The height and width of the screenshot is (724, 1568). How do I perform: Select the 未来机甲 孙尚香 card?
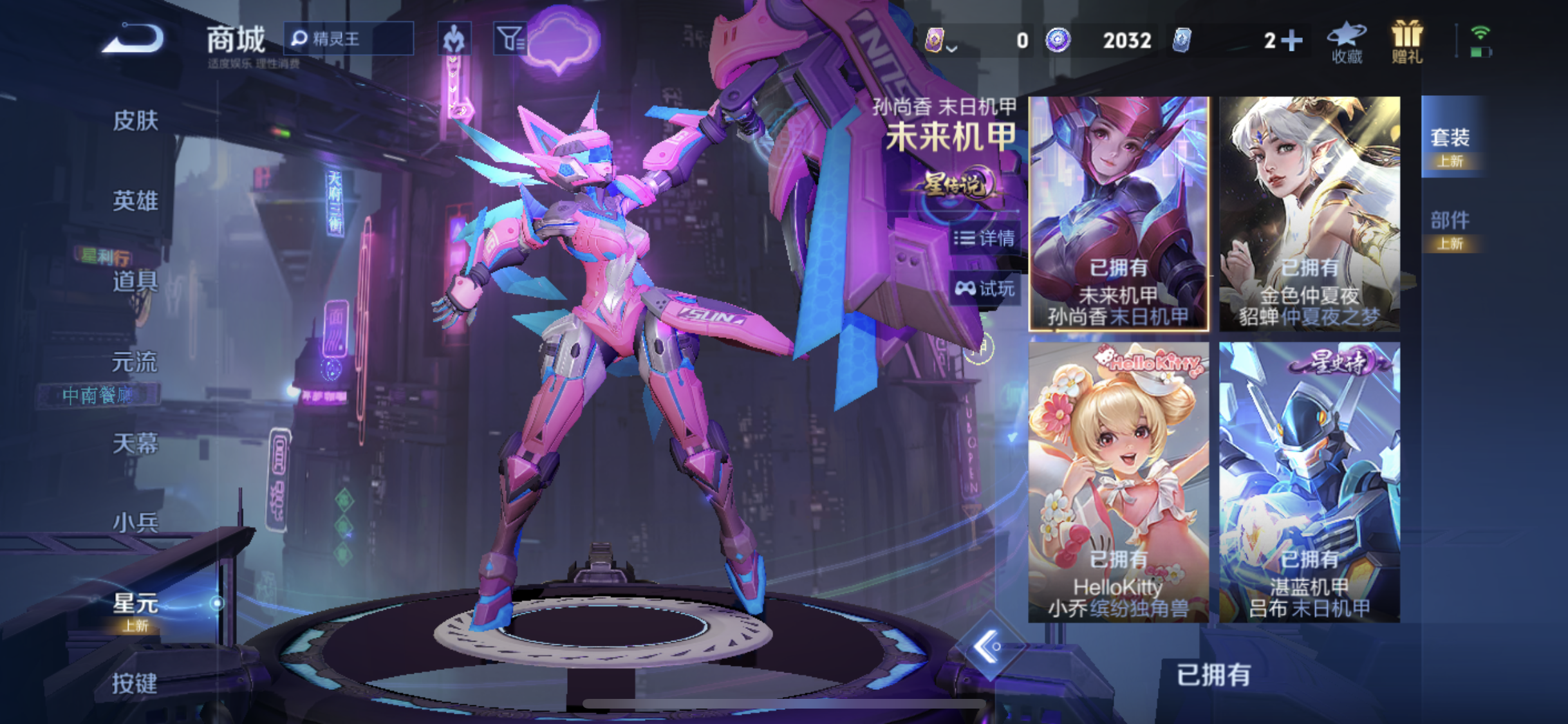1119,214
